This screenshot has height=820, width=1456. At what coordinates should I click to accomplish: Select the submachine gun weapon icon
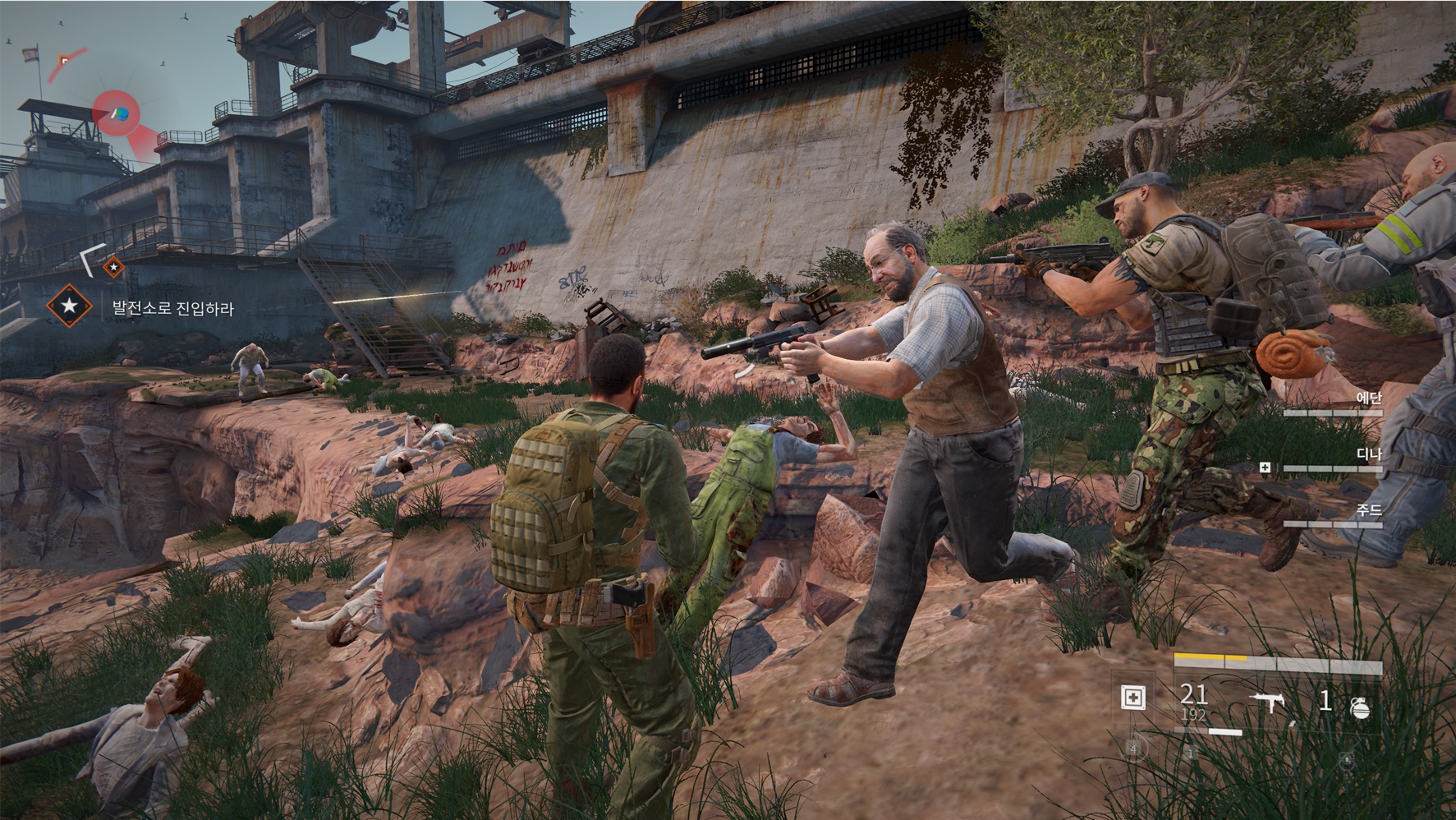pyautogui.click(x=1266, y=703)
